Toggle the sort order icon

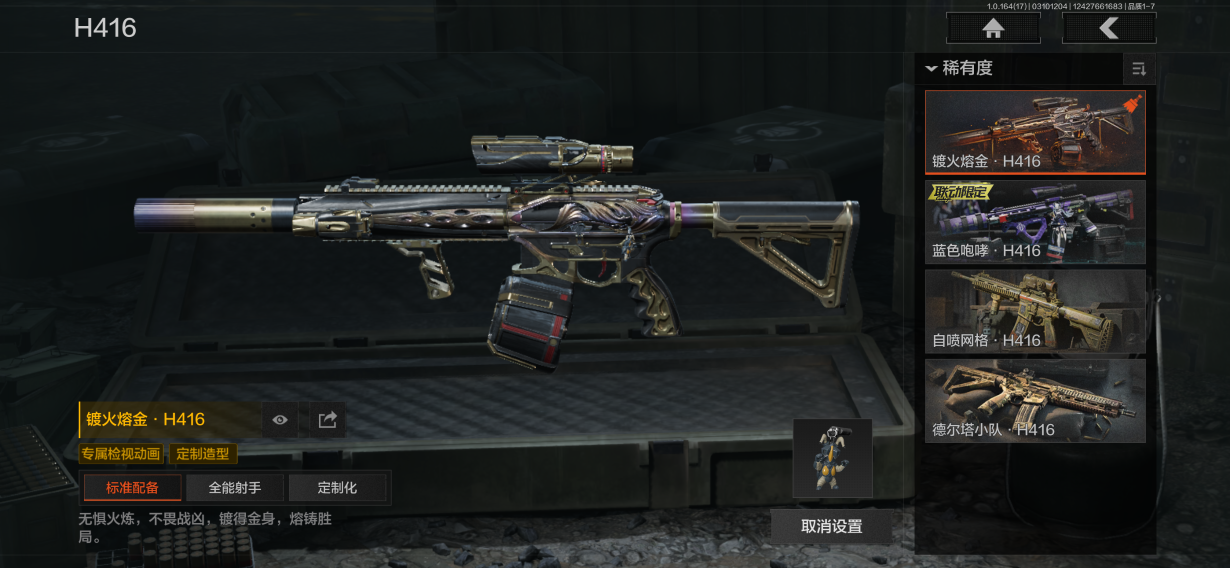pos(1138,69)
